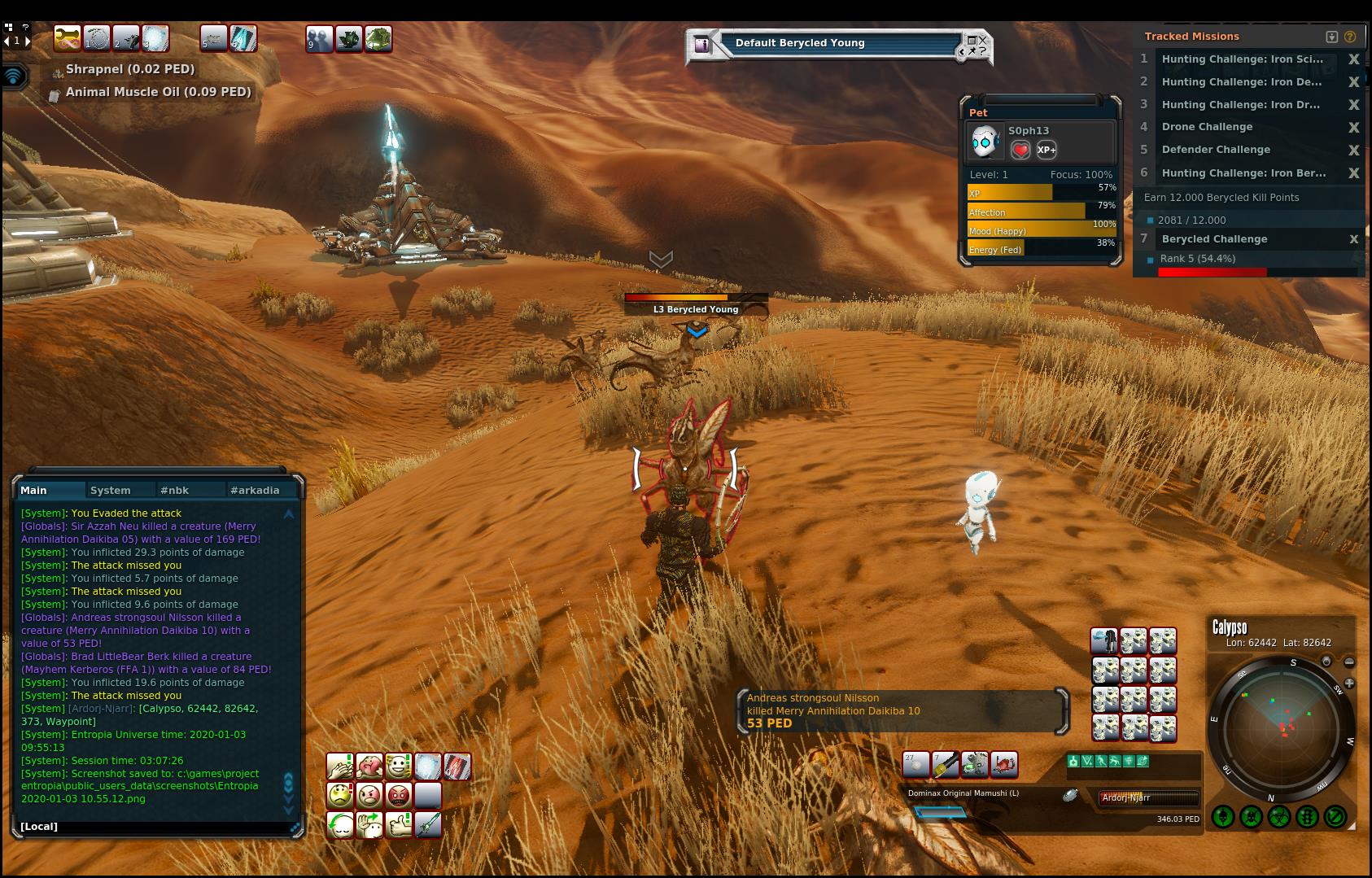Open the wireless signal icon menu

pyautogui.click(x=13, y=76)
